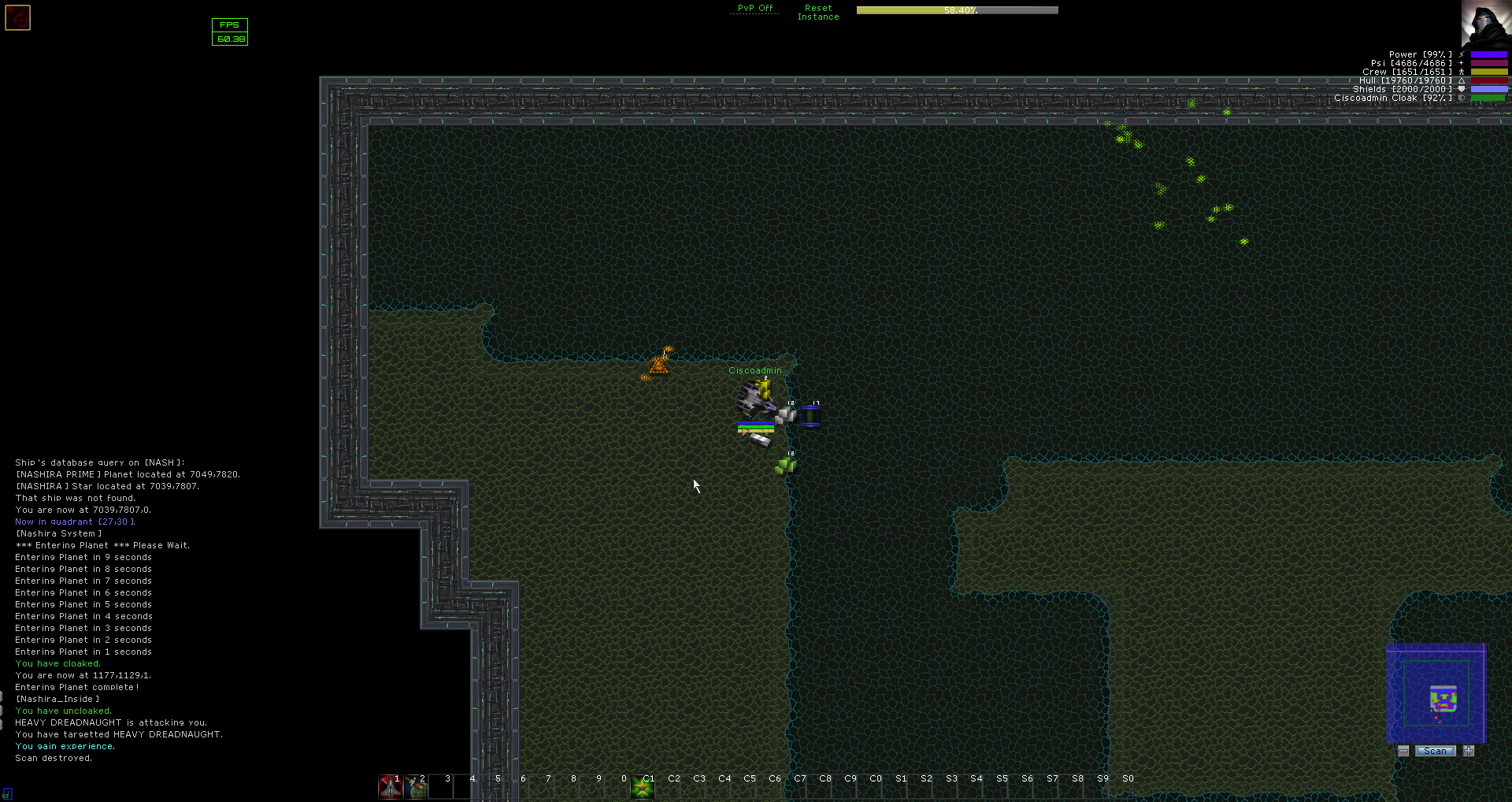Zoom out the minimap with the minus button
Screen dimensions: 1512x802
1403,751
